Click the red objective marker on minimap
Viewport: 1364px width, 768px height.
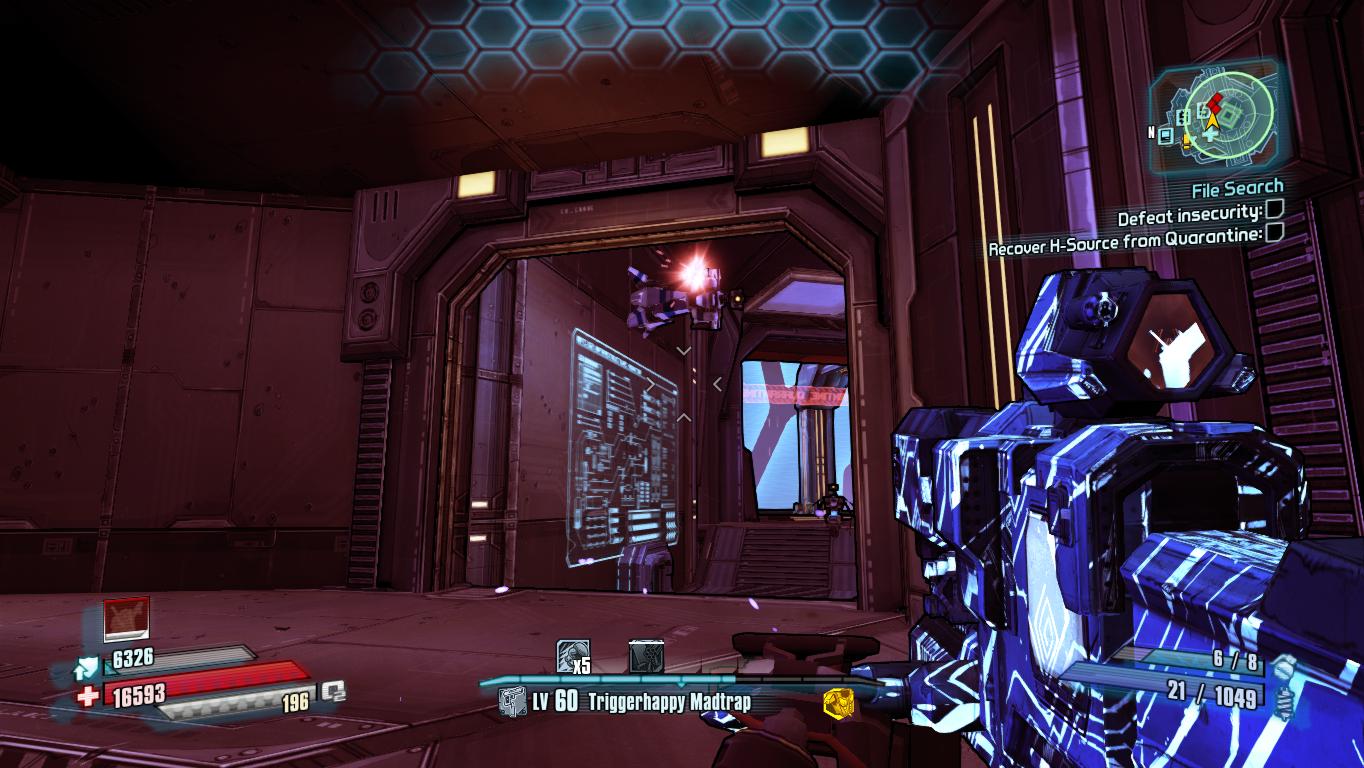pyautogui.click(x=1214, y=101)
